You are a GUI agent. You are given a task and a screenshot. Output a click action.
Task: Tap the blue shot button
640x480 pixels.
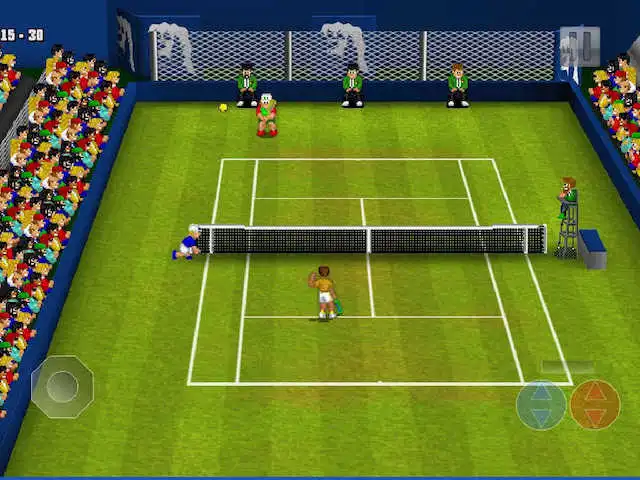pos(541,405)
